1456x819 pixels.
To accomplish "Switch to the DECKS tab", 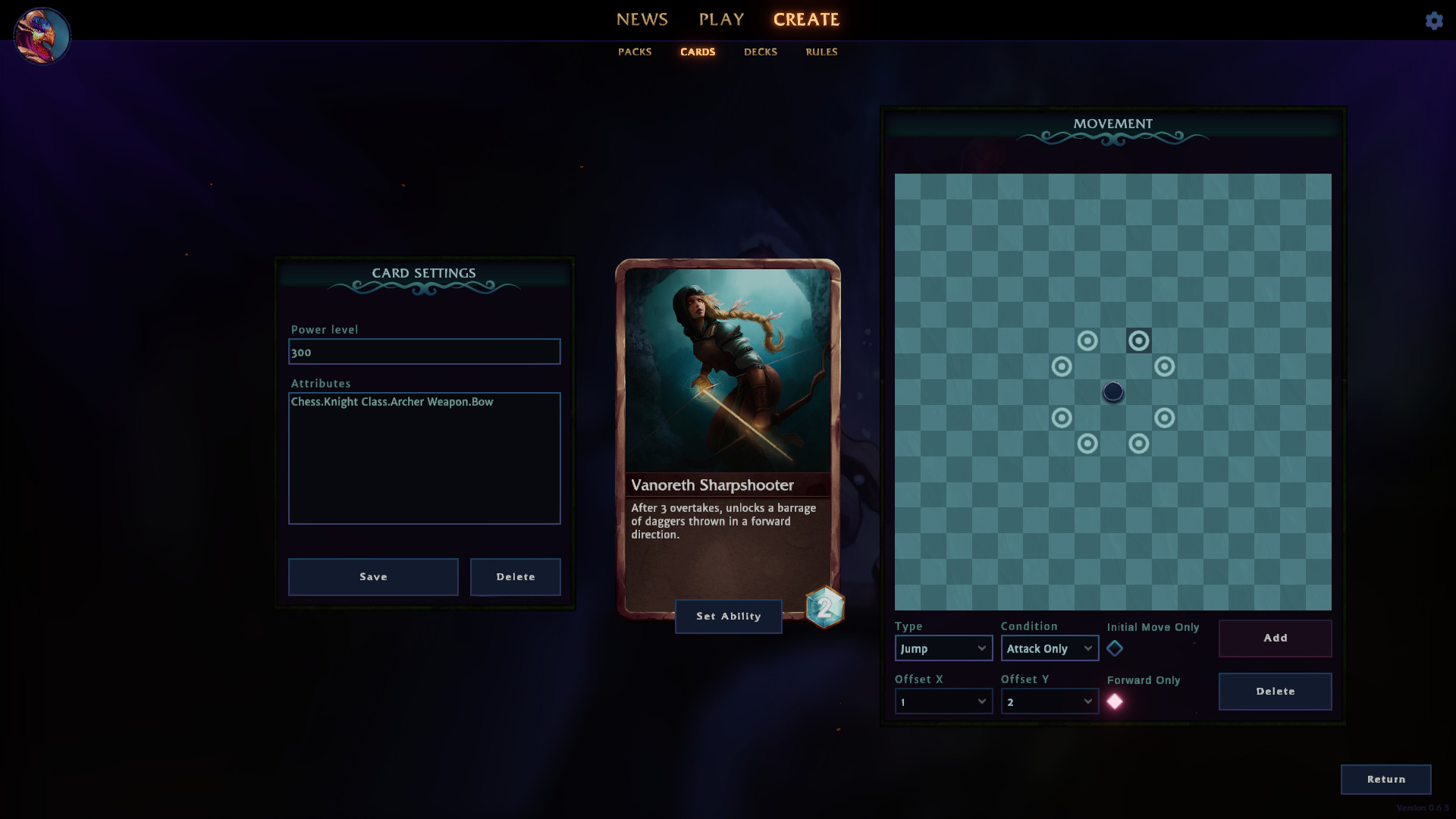I will (x=760, y=52).
